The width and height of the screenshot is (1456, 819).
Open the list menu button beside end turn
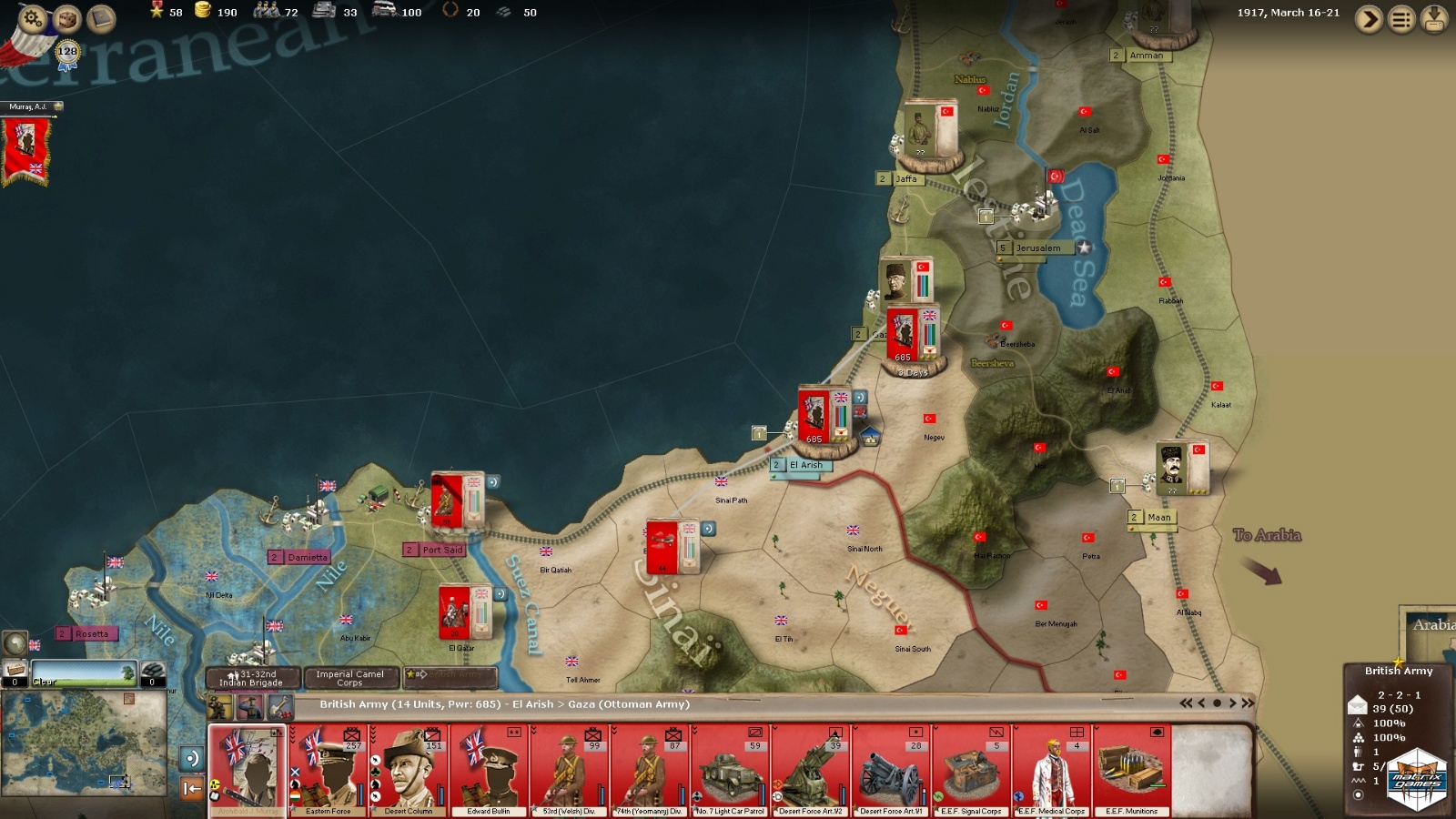point(1401,19)
